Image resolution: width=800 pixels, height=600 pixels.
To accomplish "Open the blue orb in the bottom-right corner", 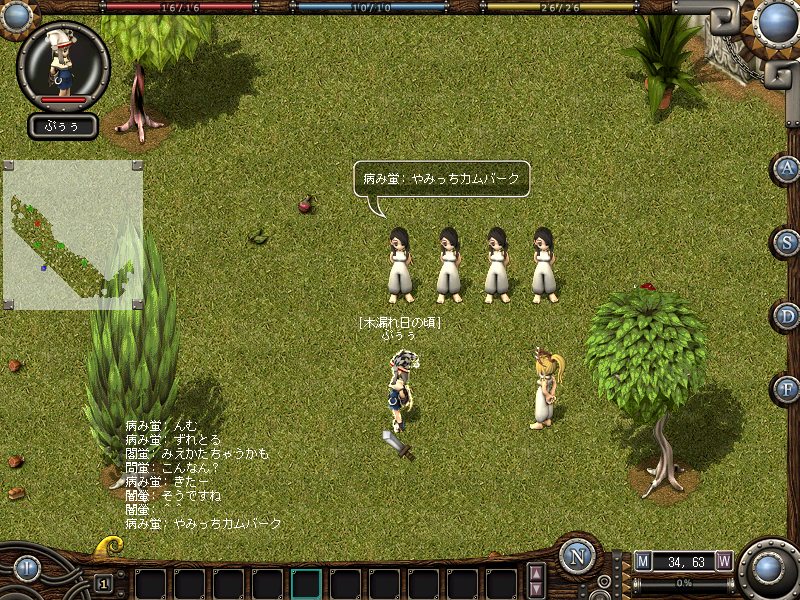I will 768,568.
